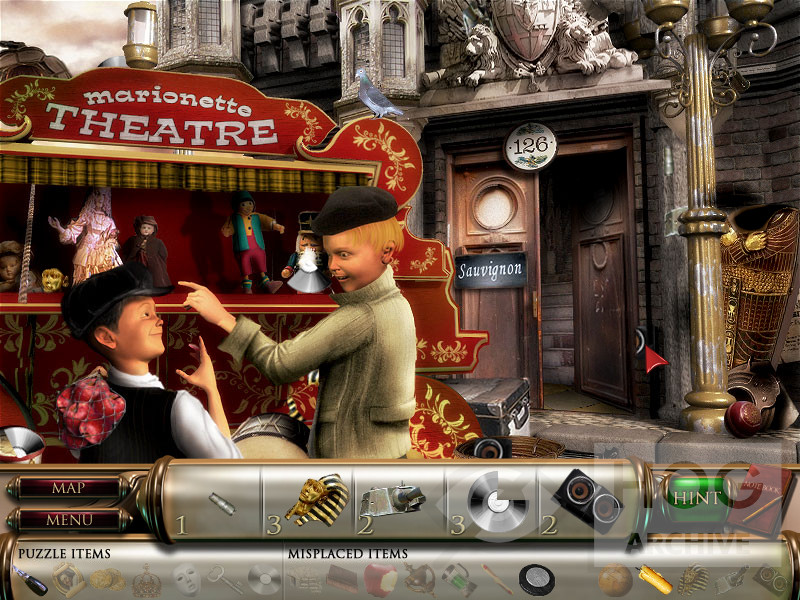Select the grey vinyl disc puzzle item

264,578
